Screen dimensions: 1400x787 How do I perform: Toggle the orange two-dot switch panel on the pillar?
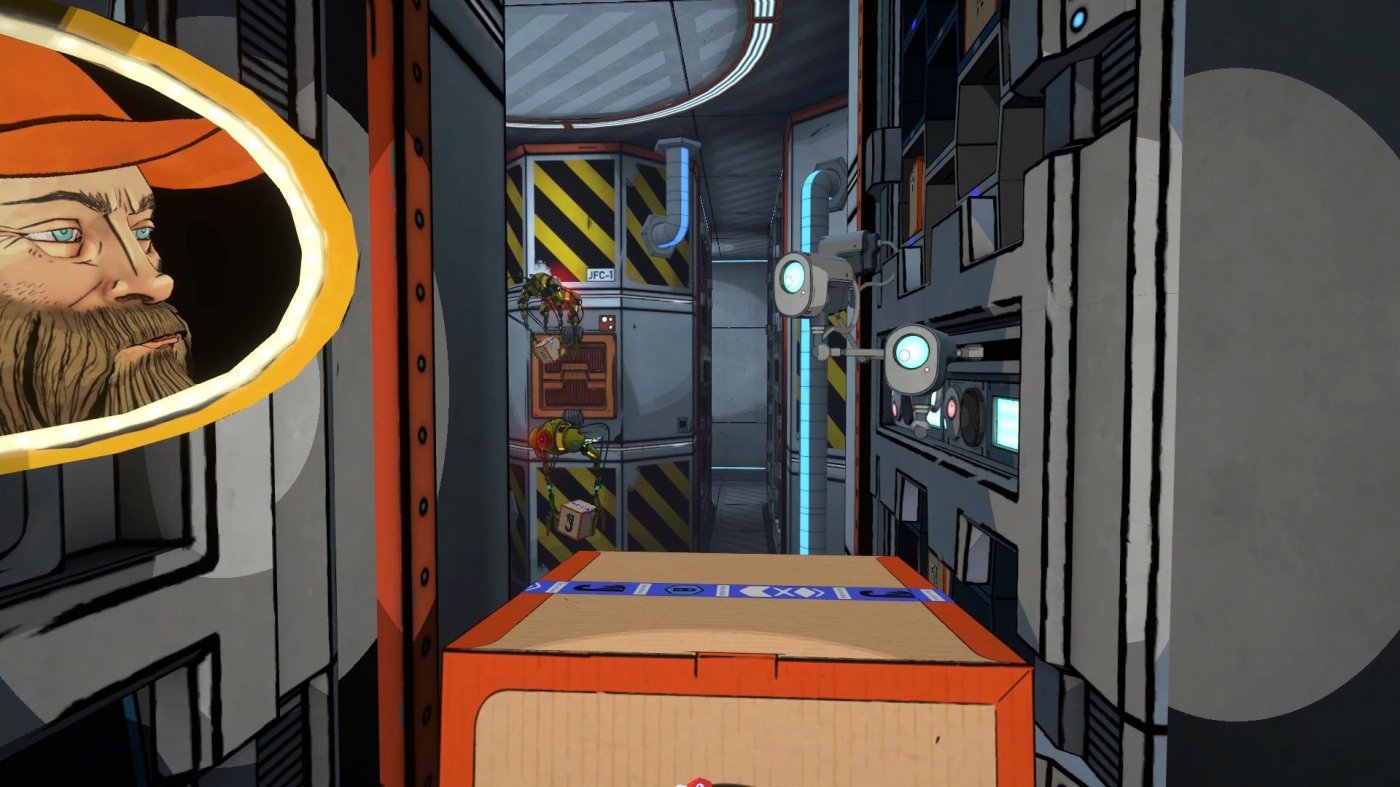pos(606,320)
